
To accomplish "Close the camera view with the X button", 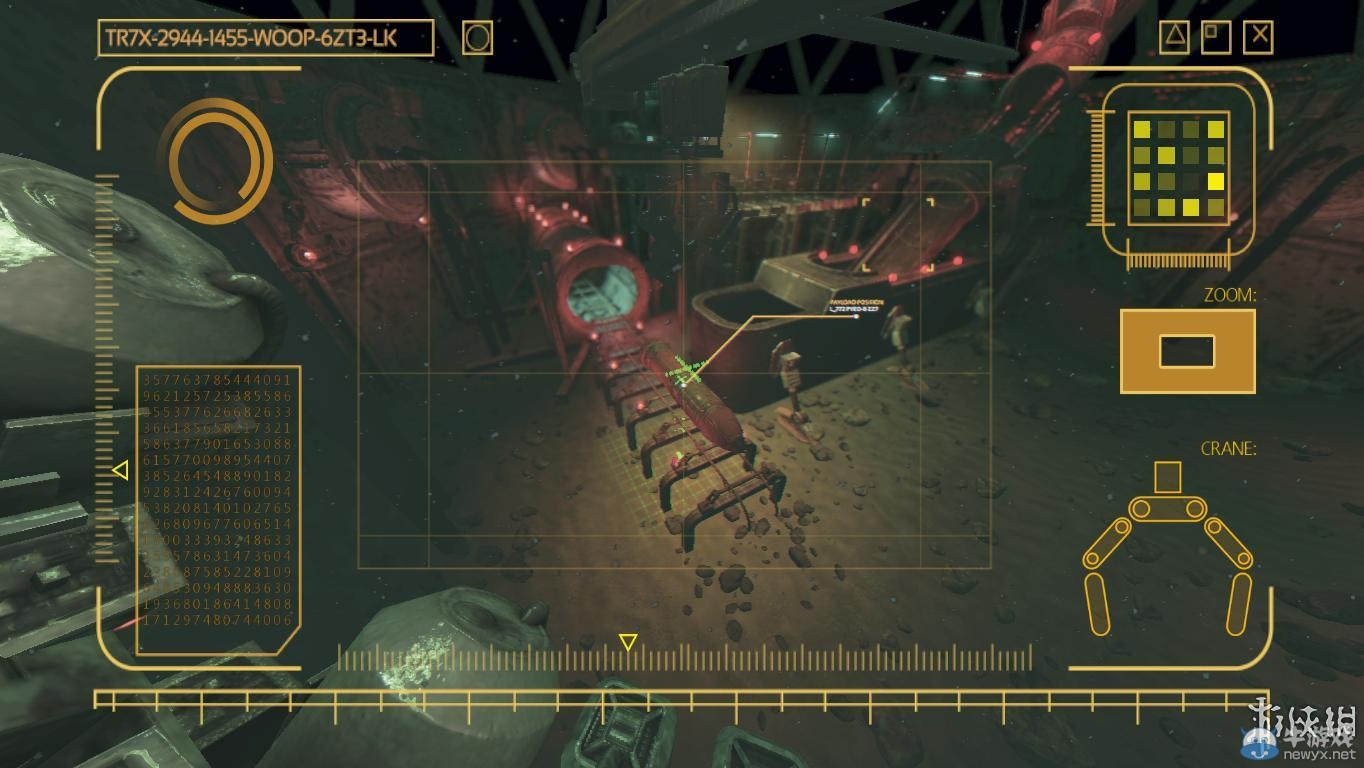I will (x=1258, y=38).
